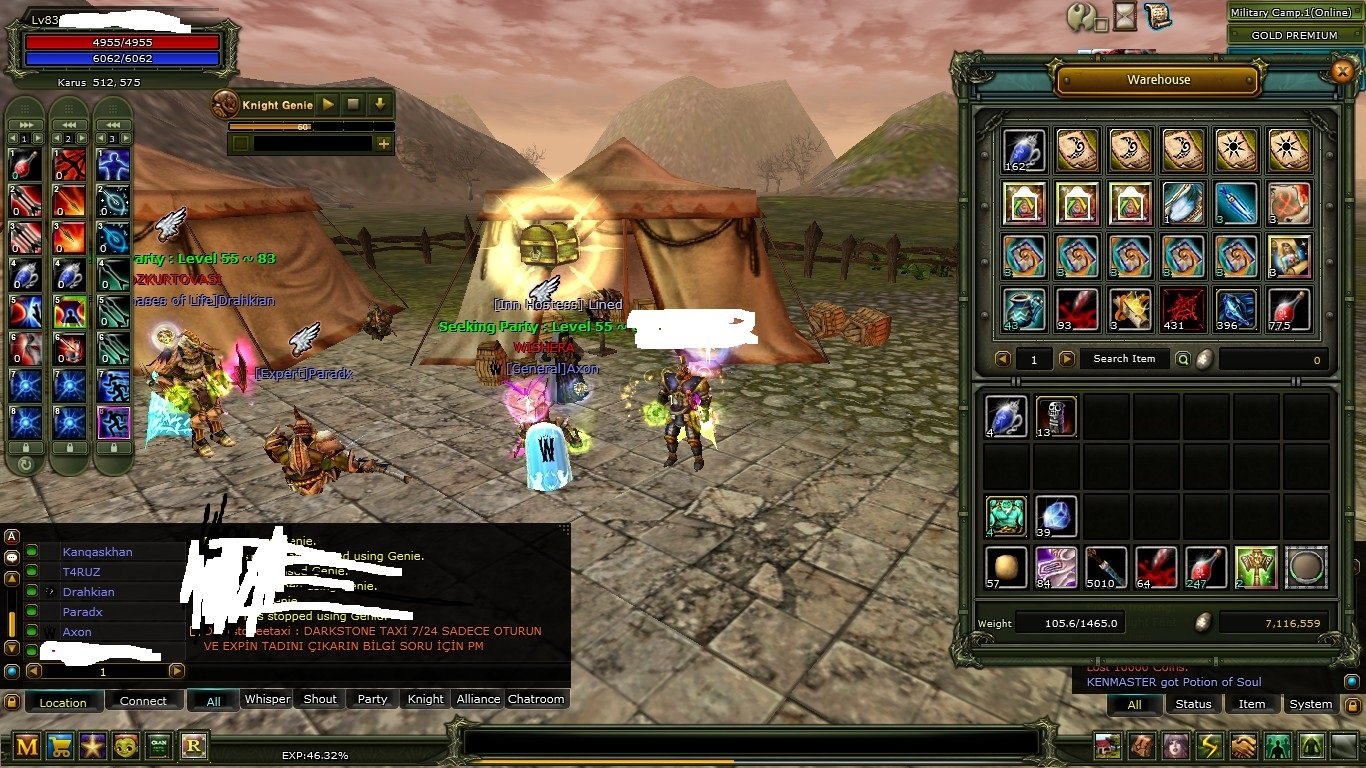Open the Chatroom tab
The image size is (1366, 768).
pyautogui.click(x=536, y=700)
